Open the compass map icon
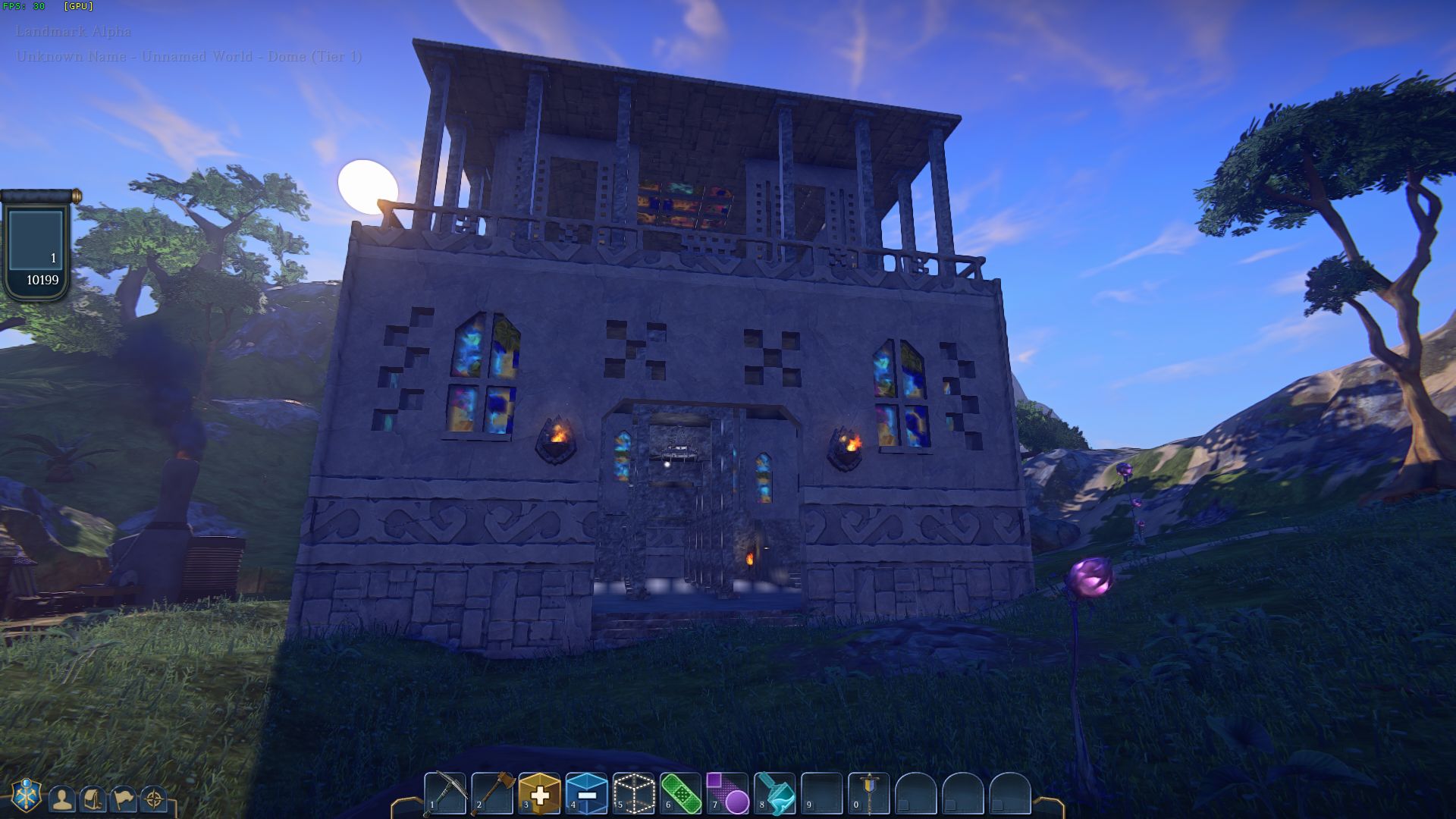This screenshot has width=1456, height=819. pos(154,799)
